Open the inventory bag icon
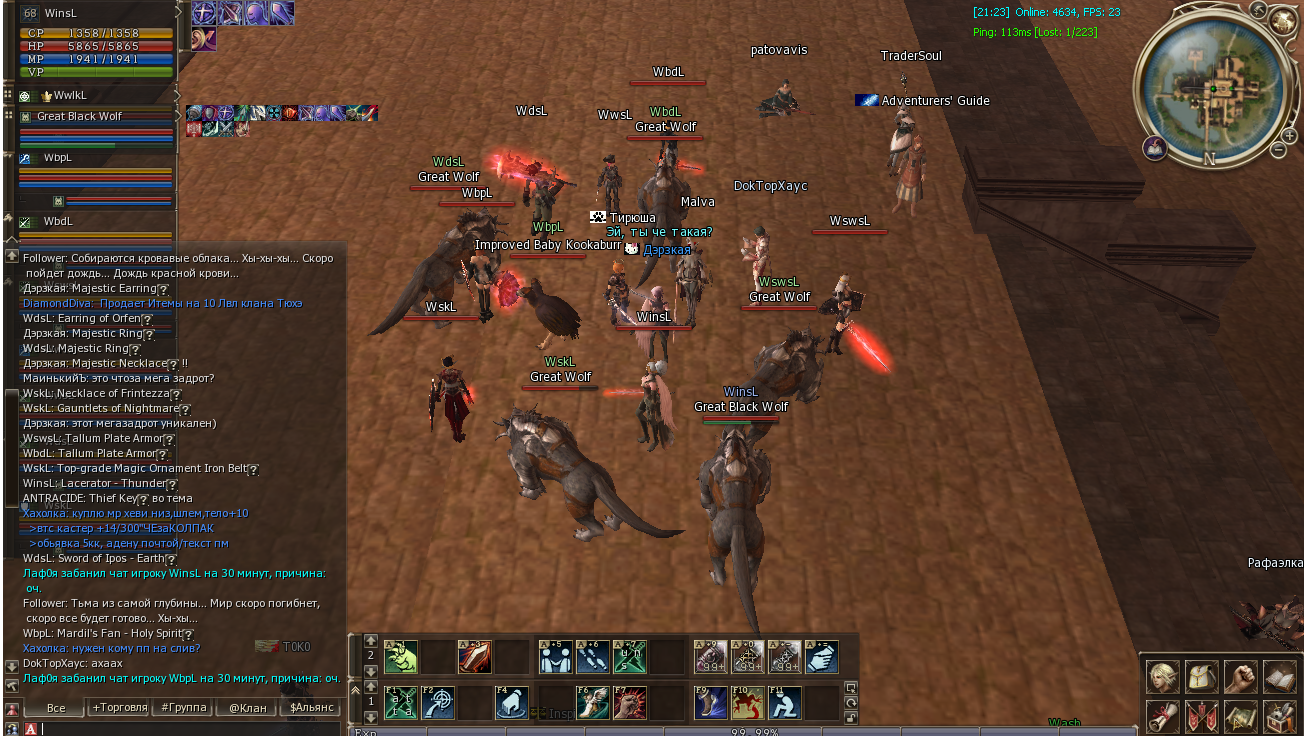 1201,677
